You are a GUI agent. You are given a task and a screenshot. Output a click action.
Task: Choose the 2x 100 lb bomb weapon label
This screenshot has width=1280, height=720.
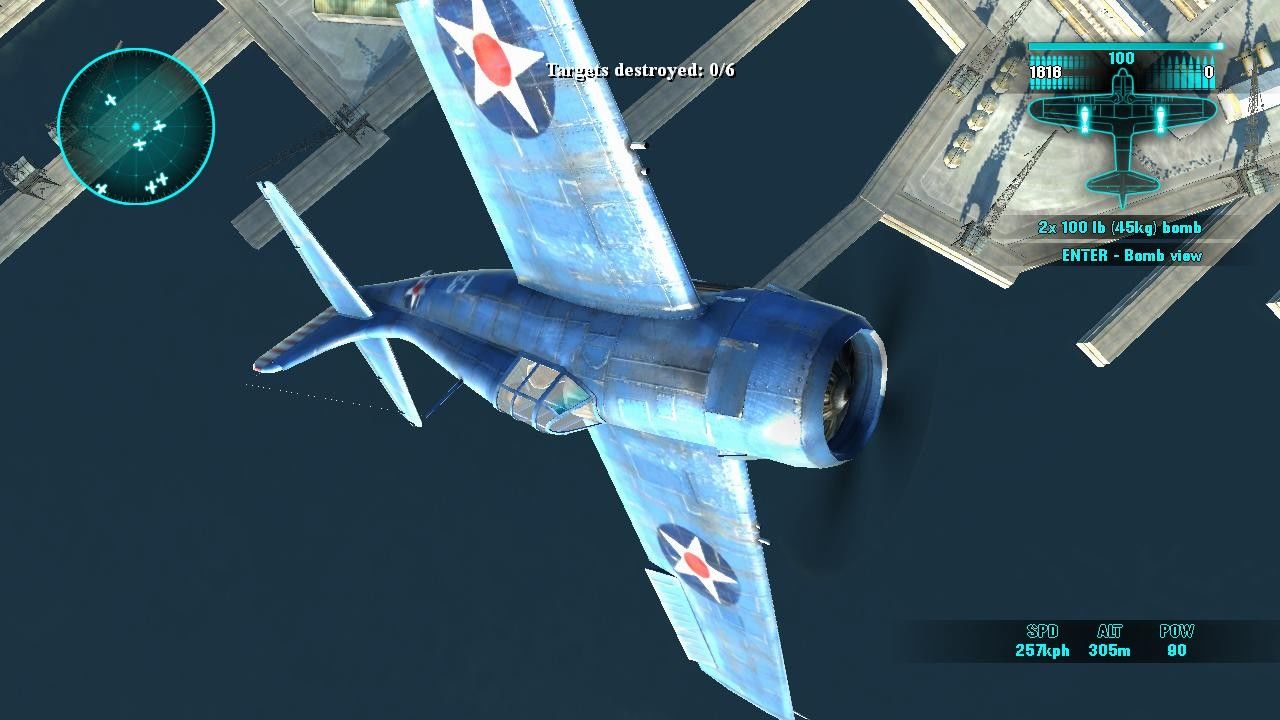click(1119, 228)
